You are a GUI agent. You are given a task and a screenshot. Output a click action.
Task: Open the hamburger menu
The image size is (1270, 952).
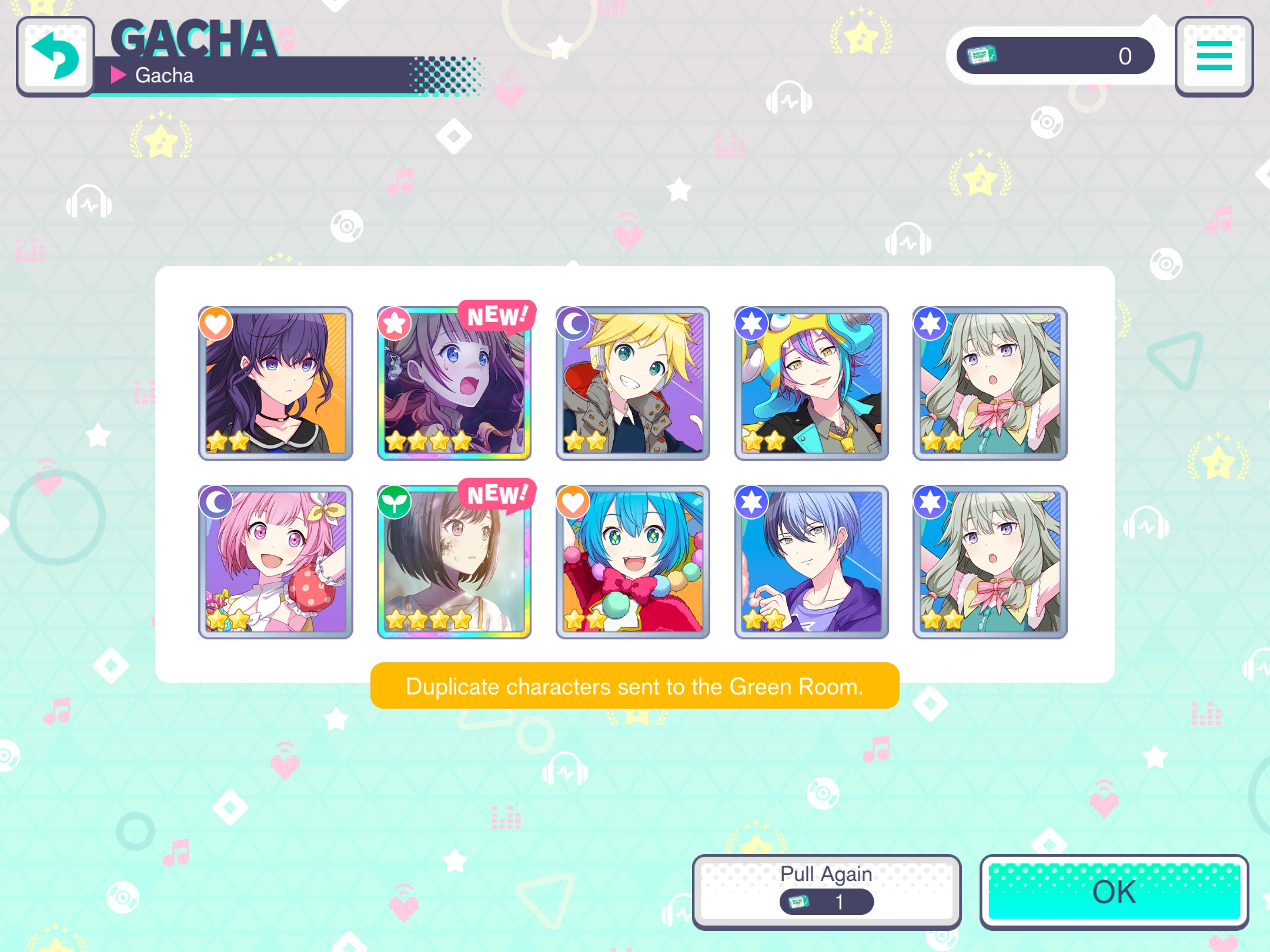coord(1213,57)
